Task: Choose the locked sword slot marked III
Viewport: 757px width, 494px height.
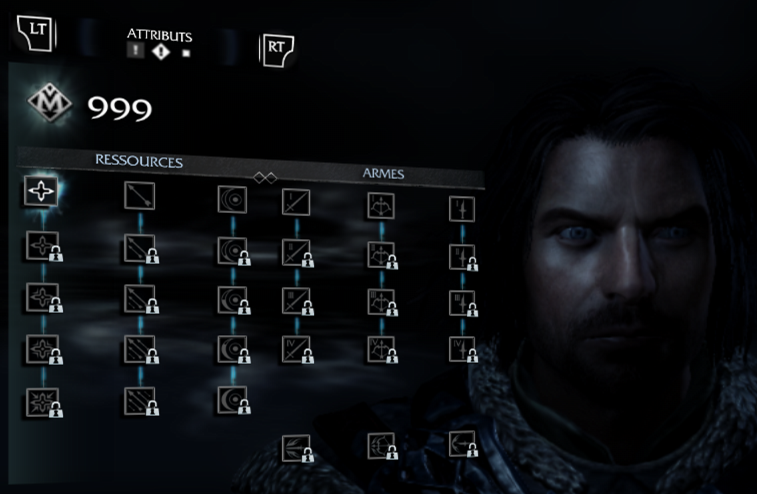Action: pos(296,300)
